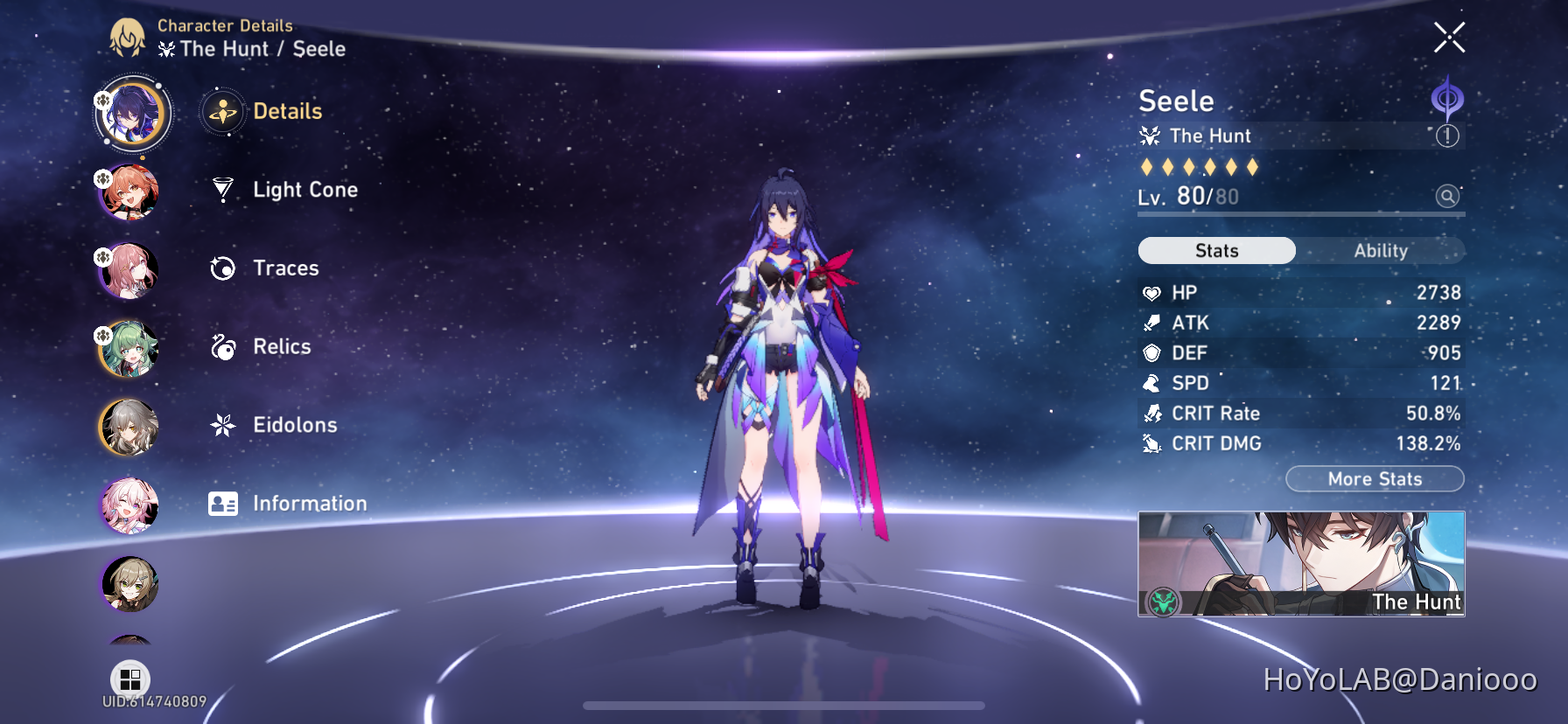Select the Stats tab
This screenshot has height=724, width=1568.
coord(1215,251)
